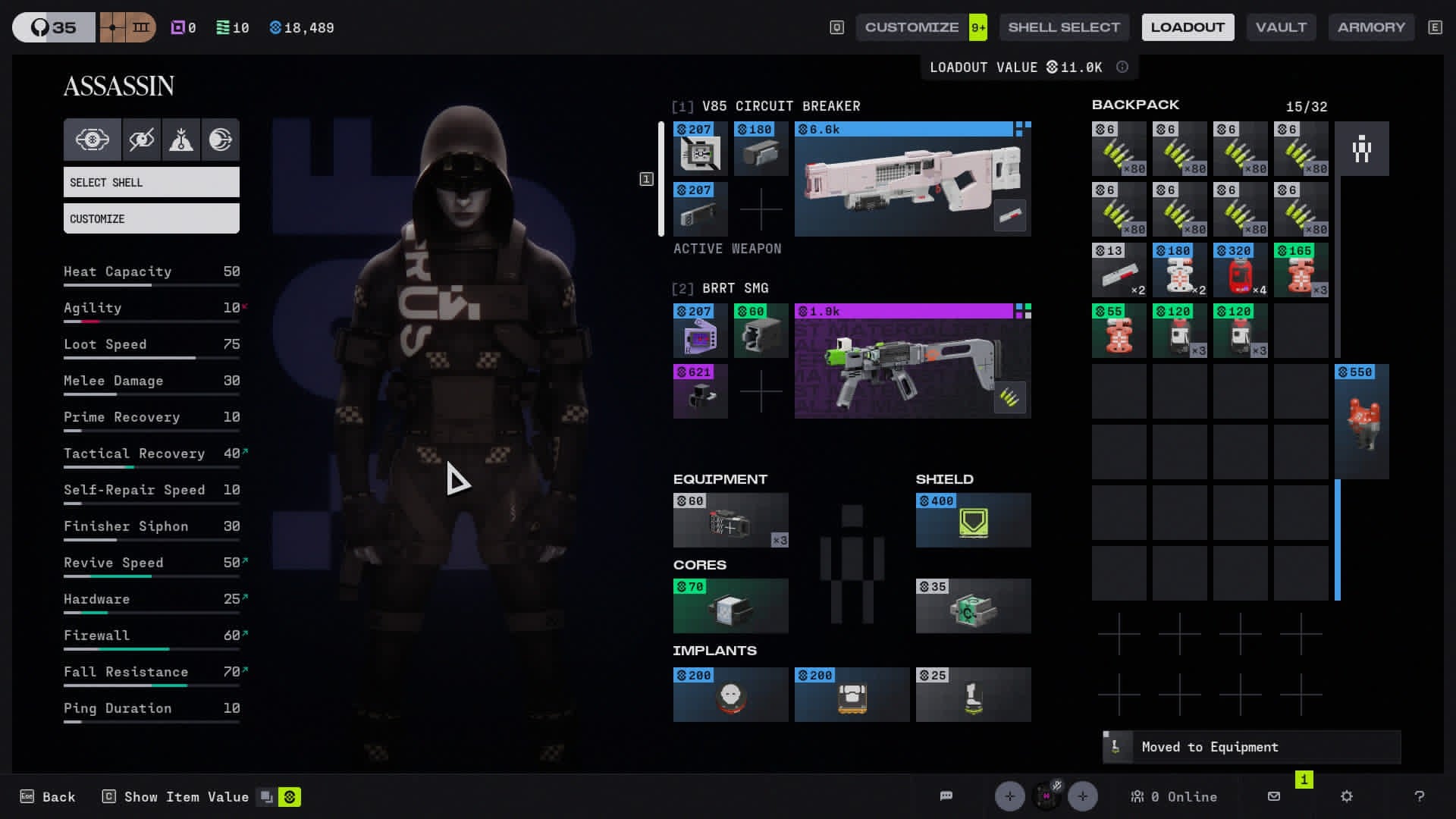Go to the Armory tab
1456x819 pixels.
1371,27
